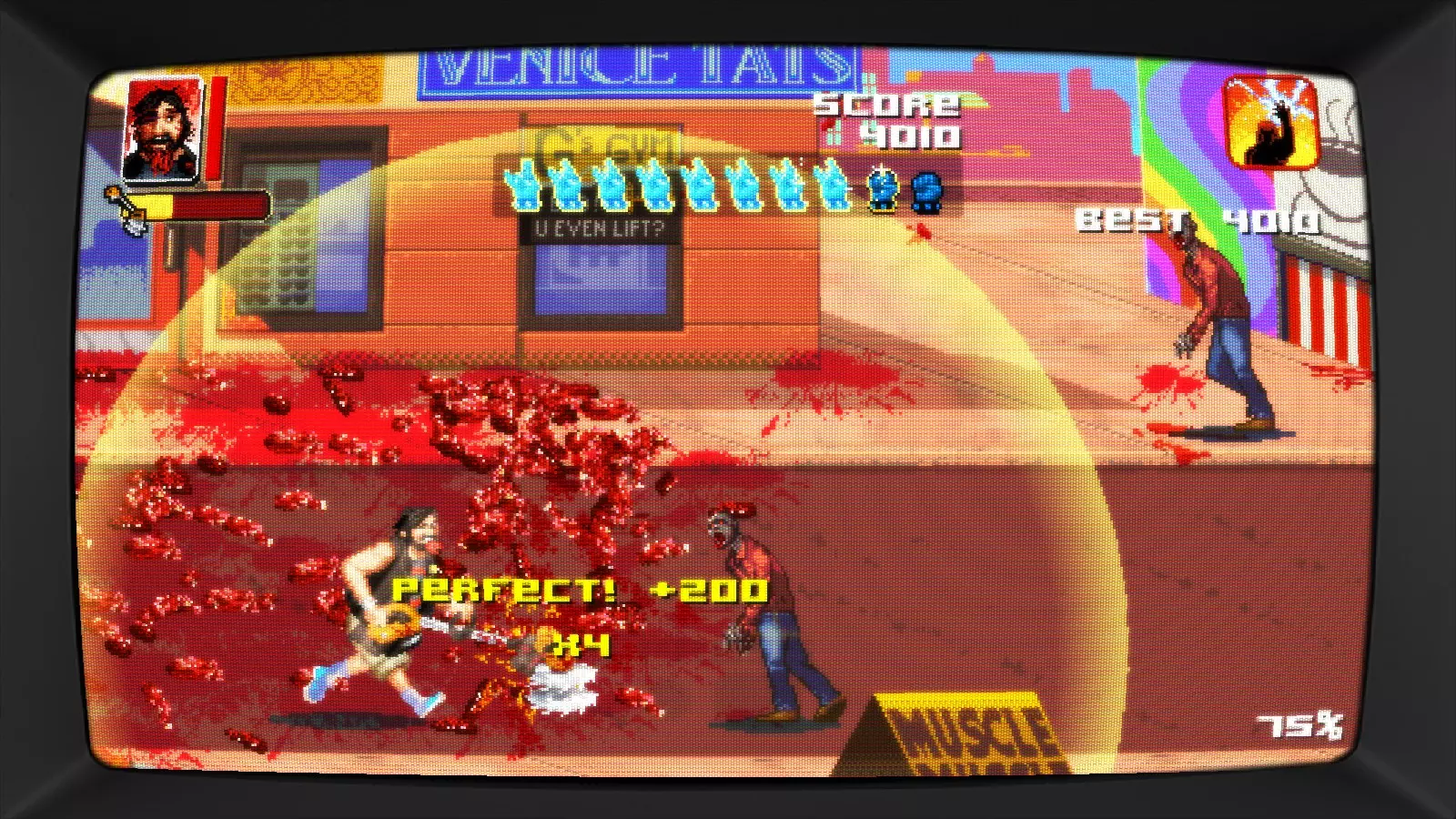The width and height of the screenshot is (1456, 819).
Task: Activate the rock hand special ability icon
Action: [x=1271, y=123]
